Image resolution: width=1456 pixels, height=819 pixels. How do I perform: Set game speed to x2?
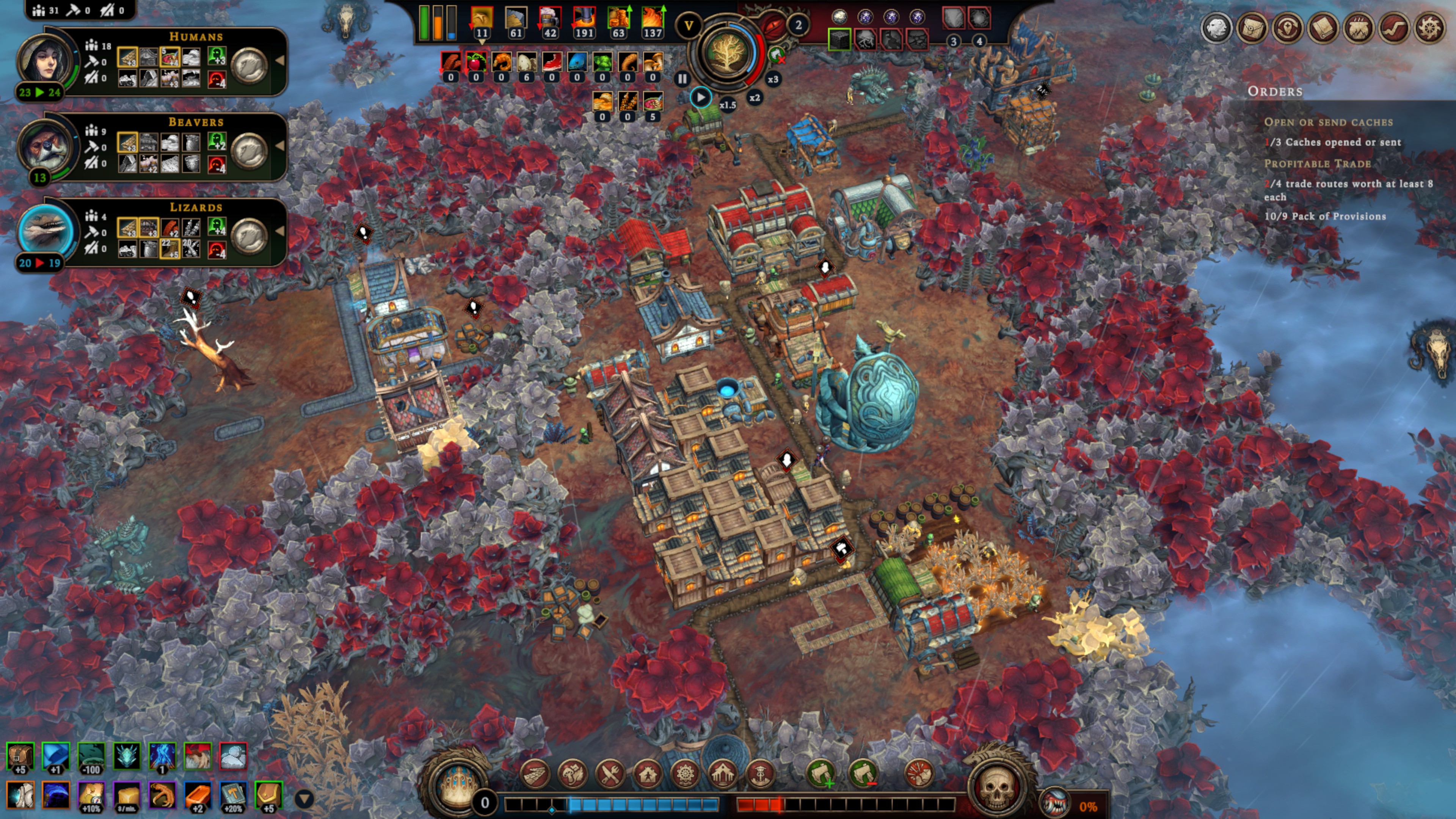click(x=755, y=98)
